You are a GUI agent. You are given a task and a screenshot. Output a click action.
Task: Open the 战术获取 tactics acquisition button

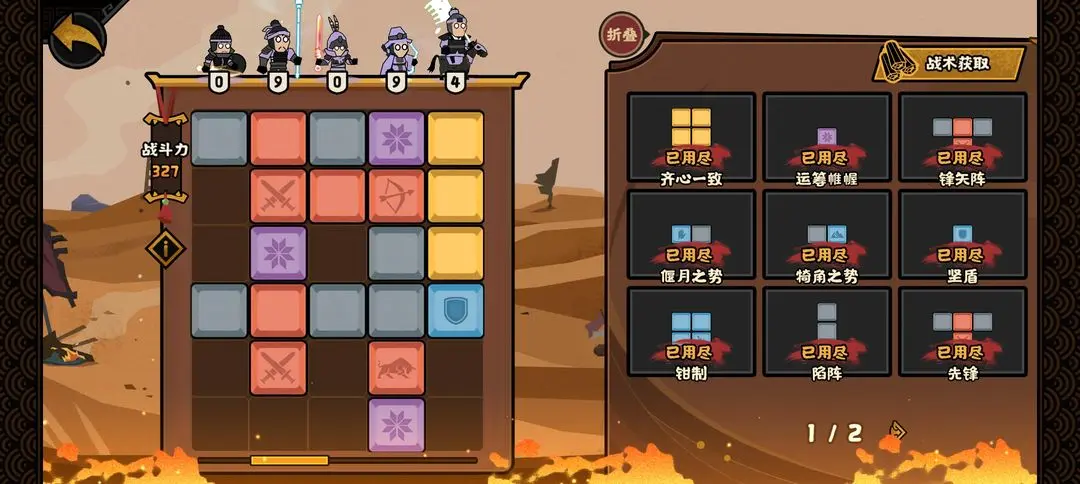click(950, 62)
